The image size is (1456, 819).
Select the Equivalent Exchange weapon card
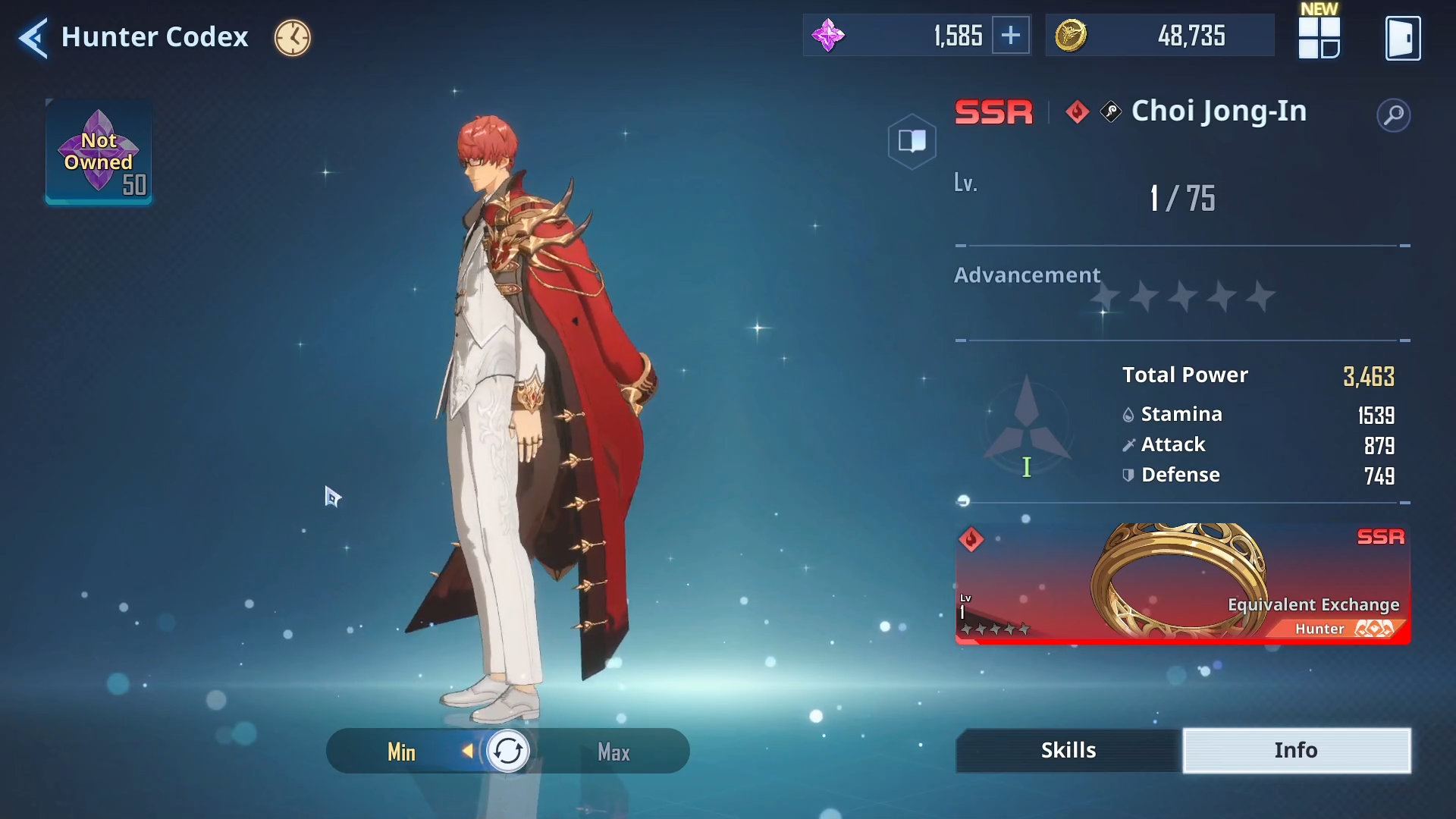tap(1182, 583)
